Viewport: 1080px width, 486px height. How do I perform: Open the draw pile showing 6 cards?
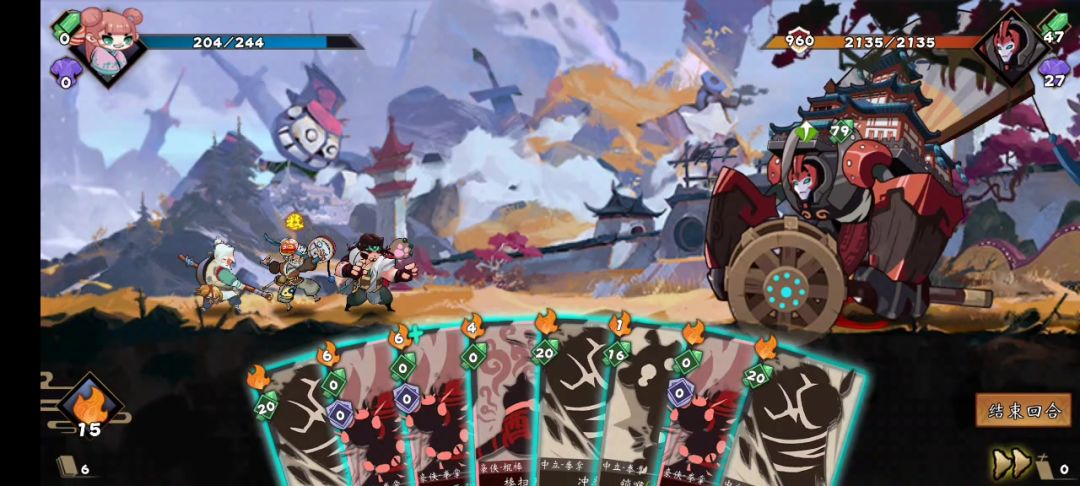(x=68, y=466)
